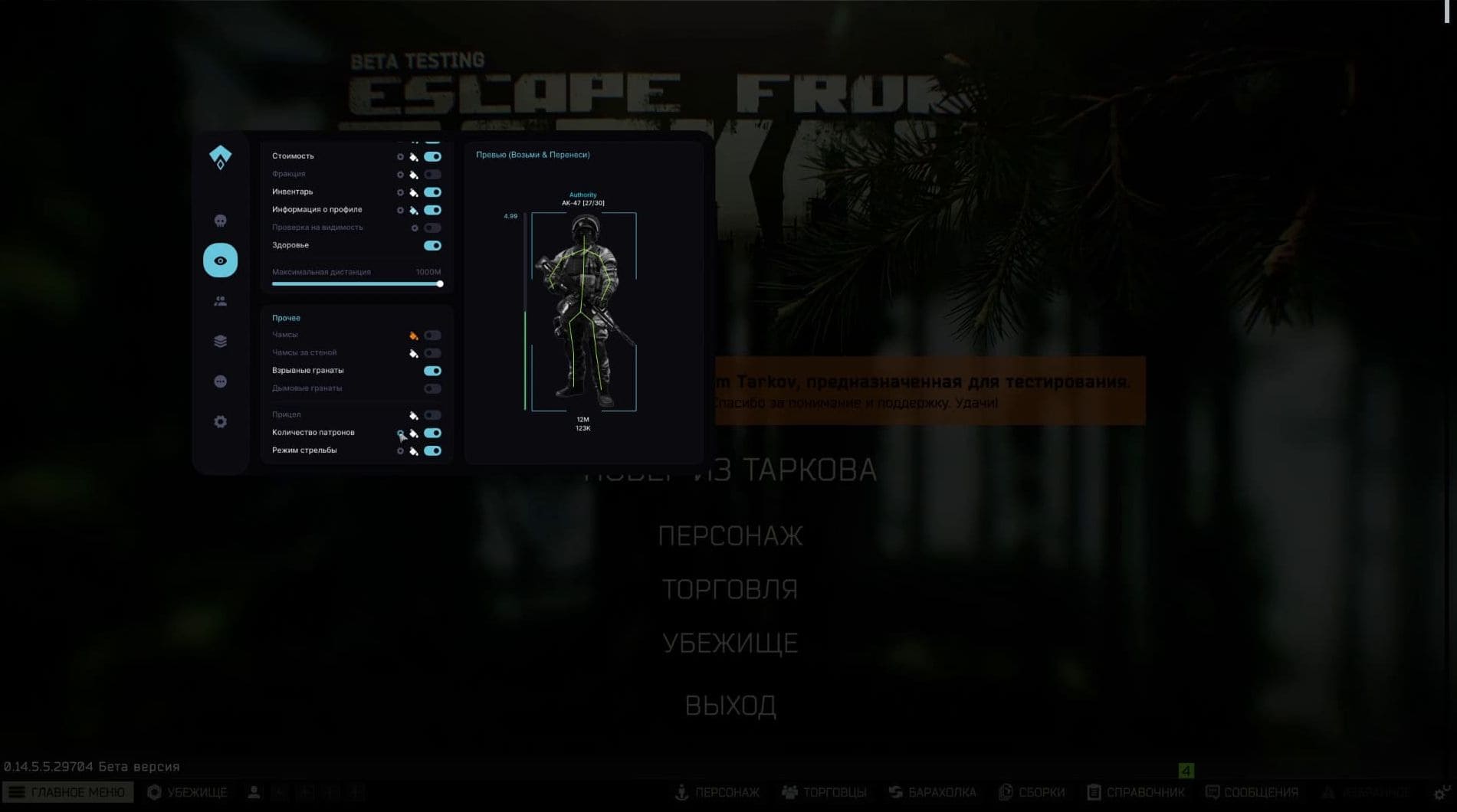Choose ВЫХОД to exit the game

730,706
